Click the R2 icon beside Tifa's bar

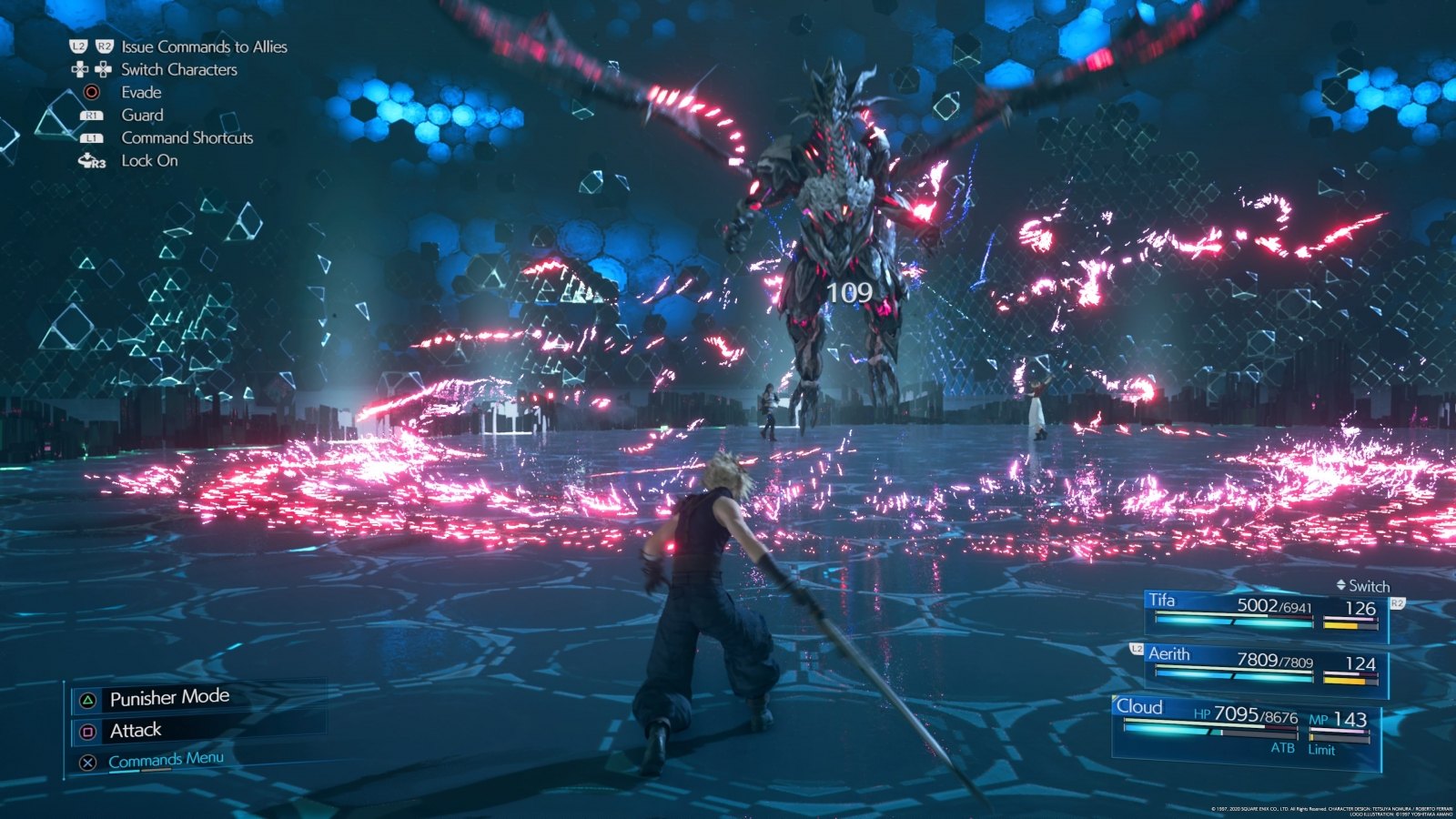[x=1397, y=602]
